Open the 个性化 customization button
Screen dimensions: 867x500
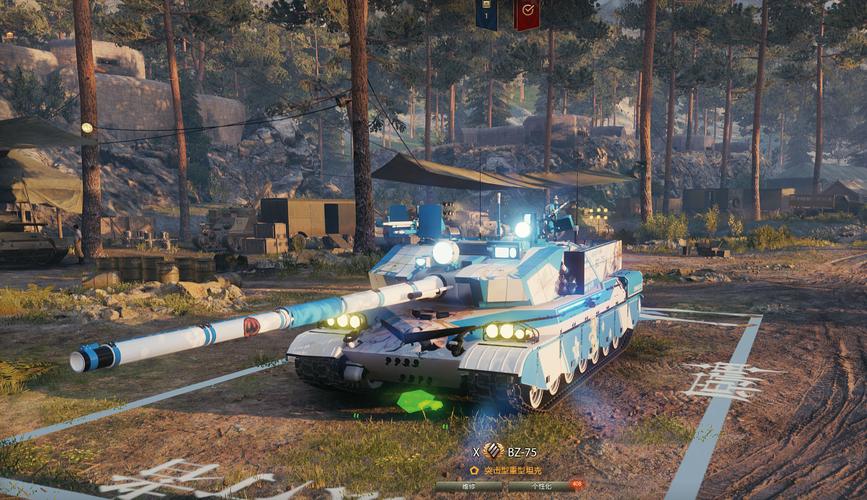[540, 487]
